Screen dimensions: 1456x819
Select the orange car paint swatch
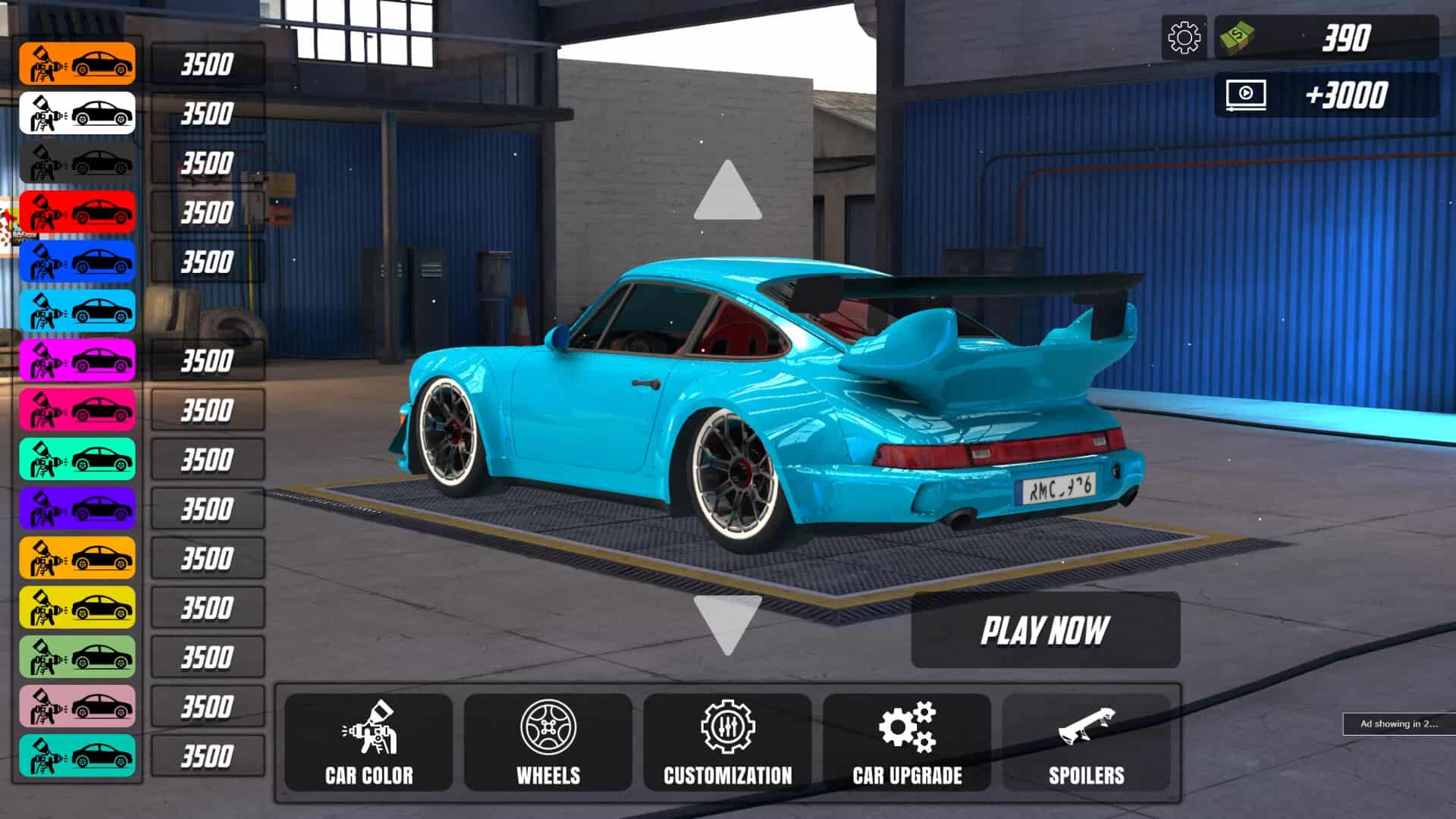[x=76, y=64]
